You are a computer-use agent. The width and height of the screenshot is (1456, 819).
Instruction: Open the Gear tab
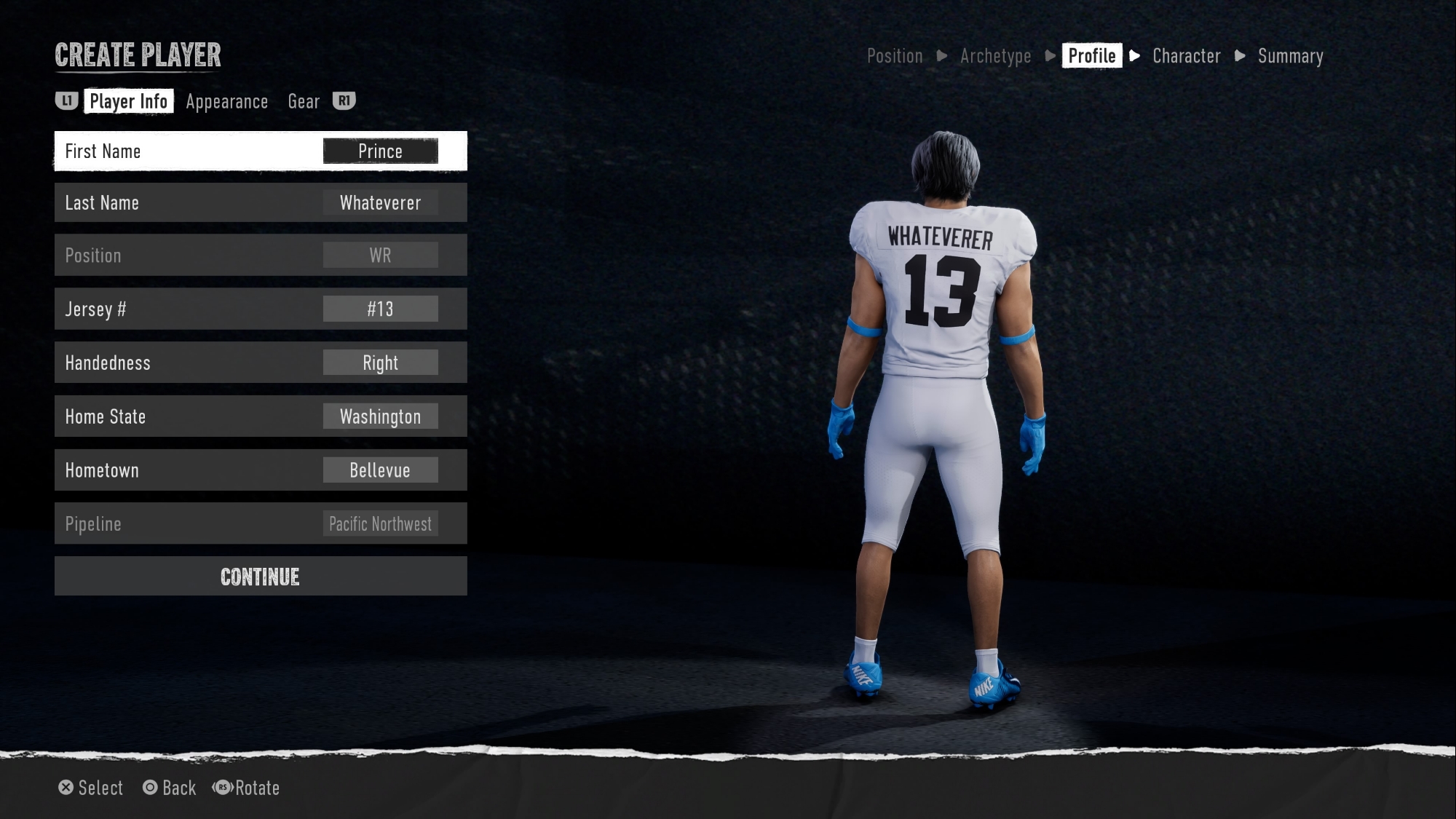[x=304, y=102]
